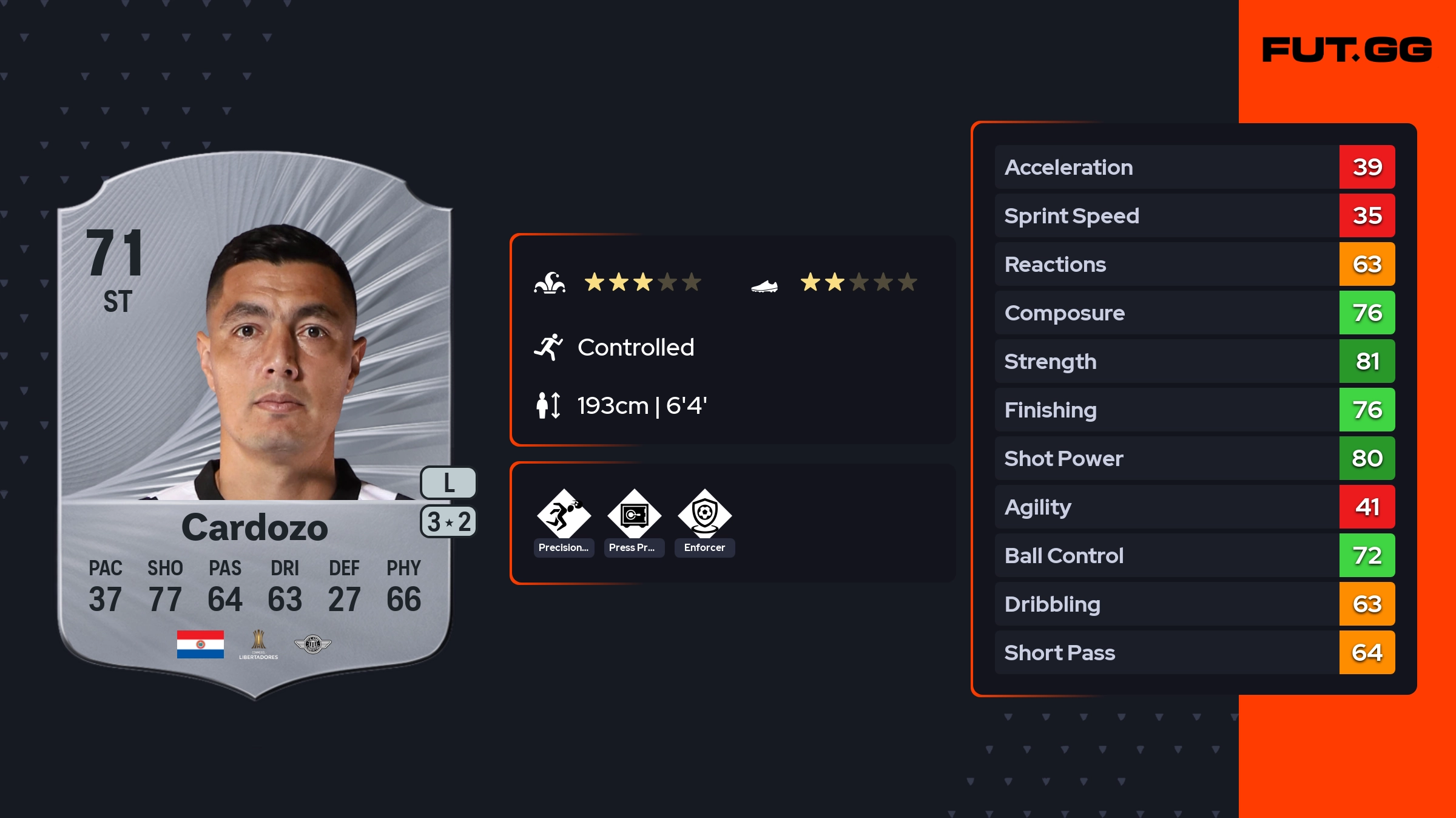Viewport: 1456px width, 818px height.
Task: Select the Cardozo player card
Action: point(255,425)
